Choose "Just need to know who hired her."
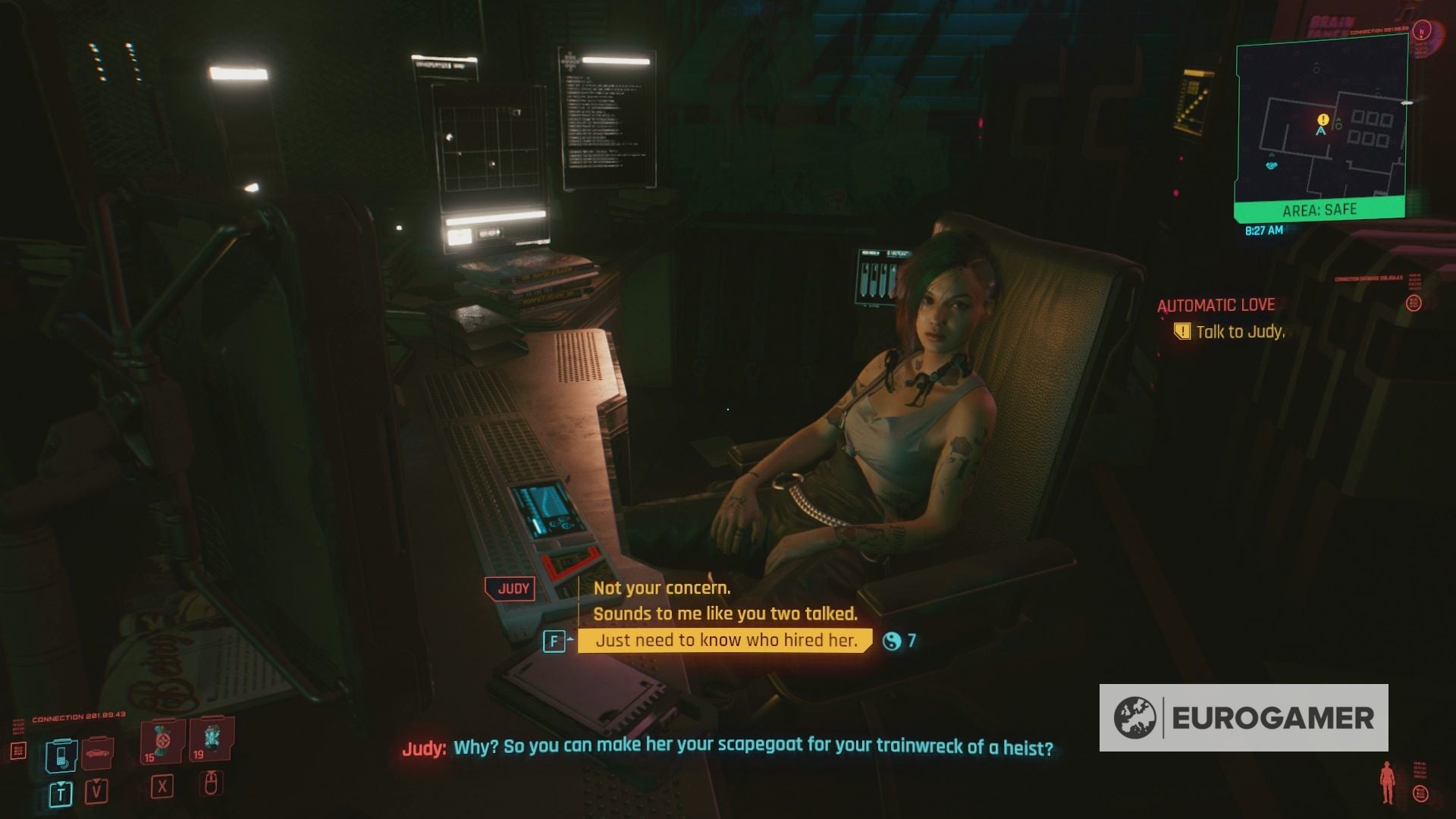 (x=726, y=641)
